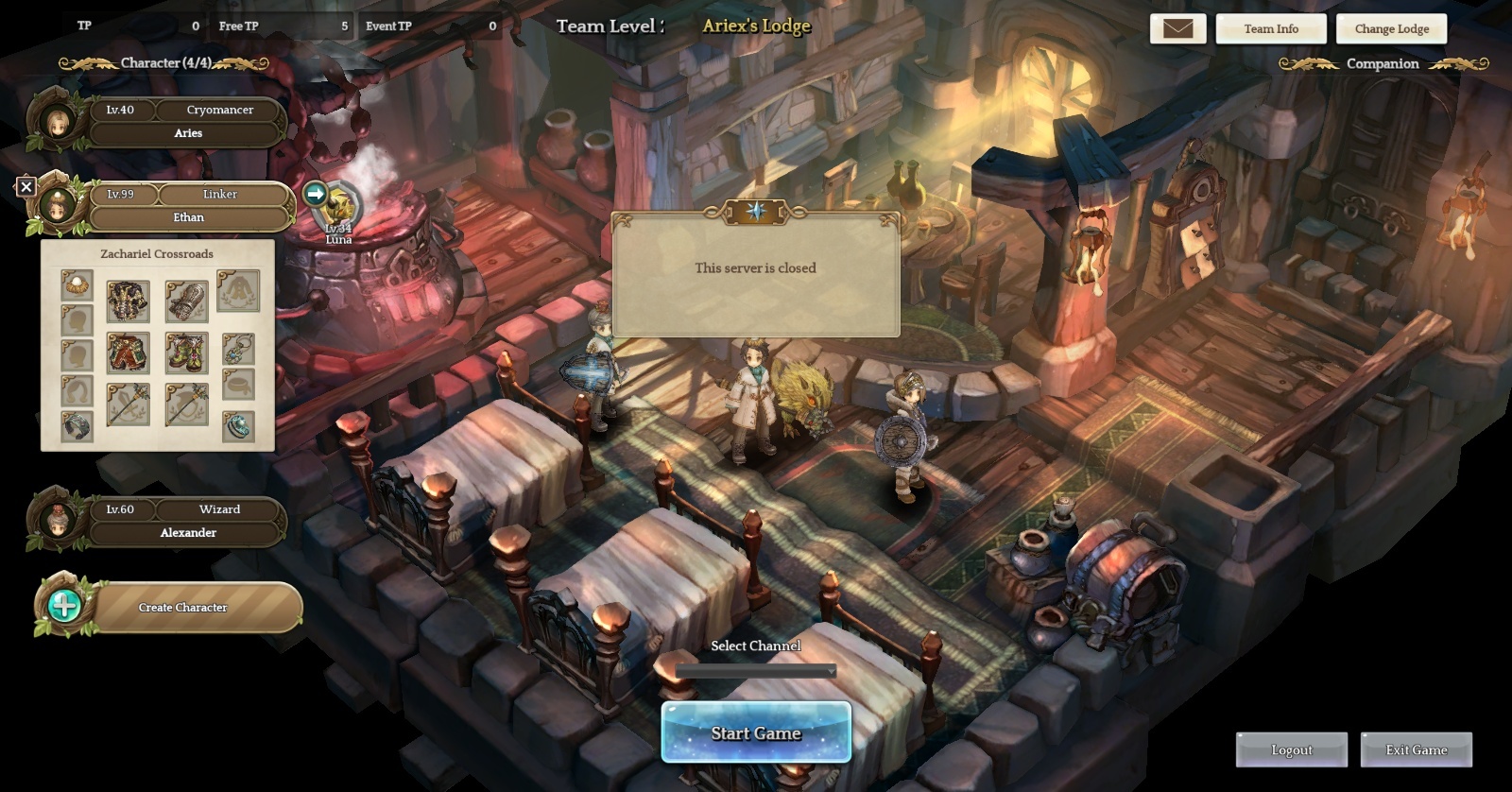Change Lodge using the top button
Screen dimensions: 1512x792
click(1391, 28)
